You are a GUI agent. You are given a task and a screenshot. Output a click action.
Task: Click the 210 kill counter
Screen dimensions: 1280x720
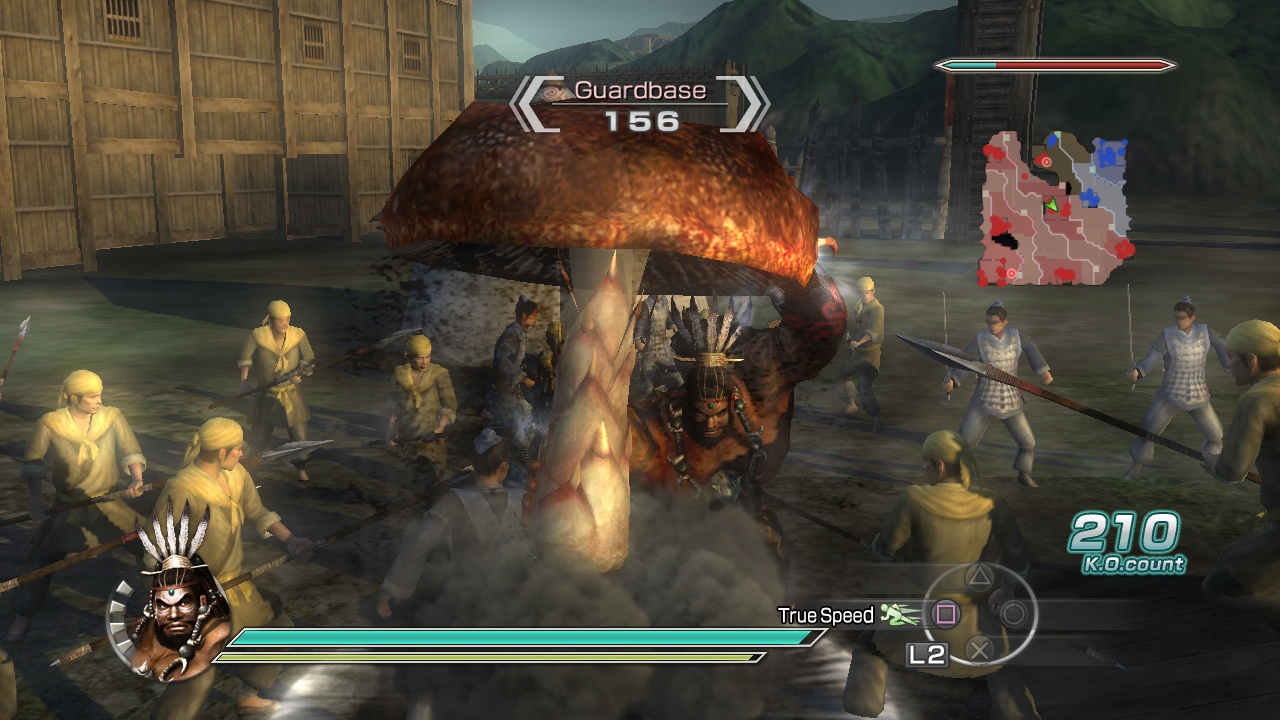tap(1124, 534)
